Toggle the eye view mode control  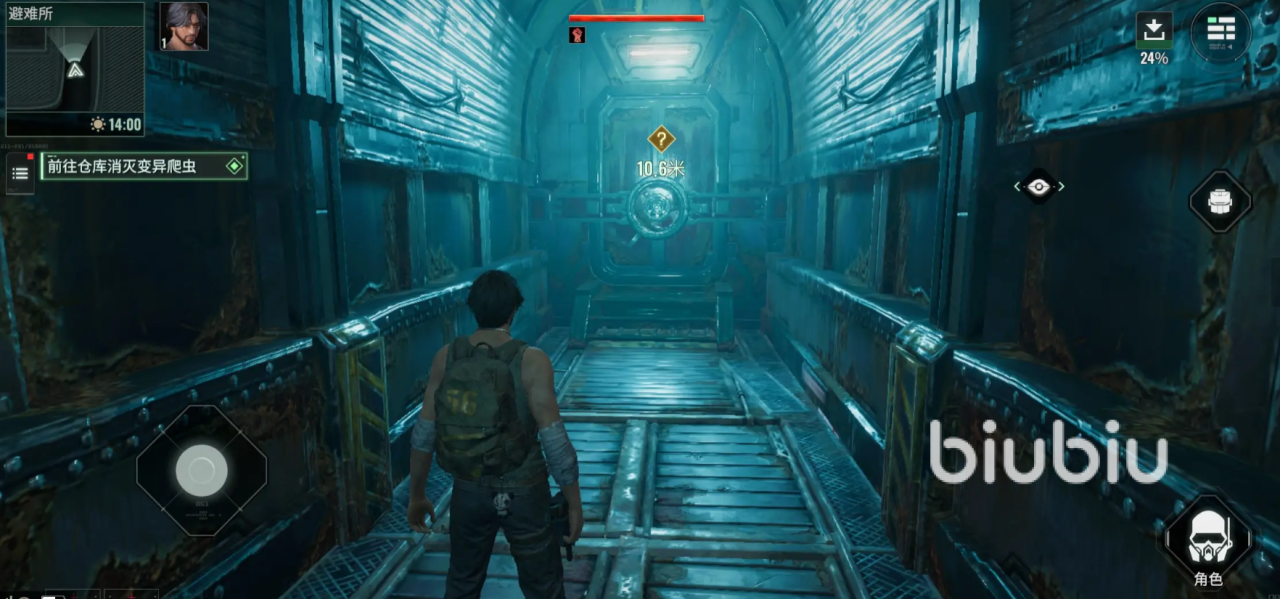(x=1039, y=186)
